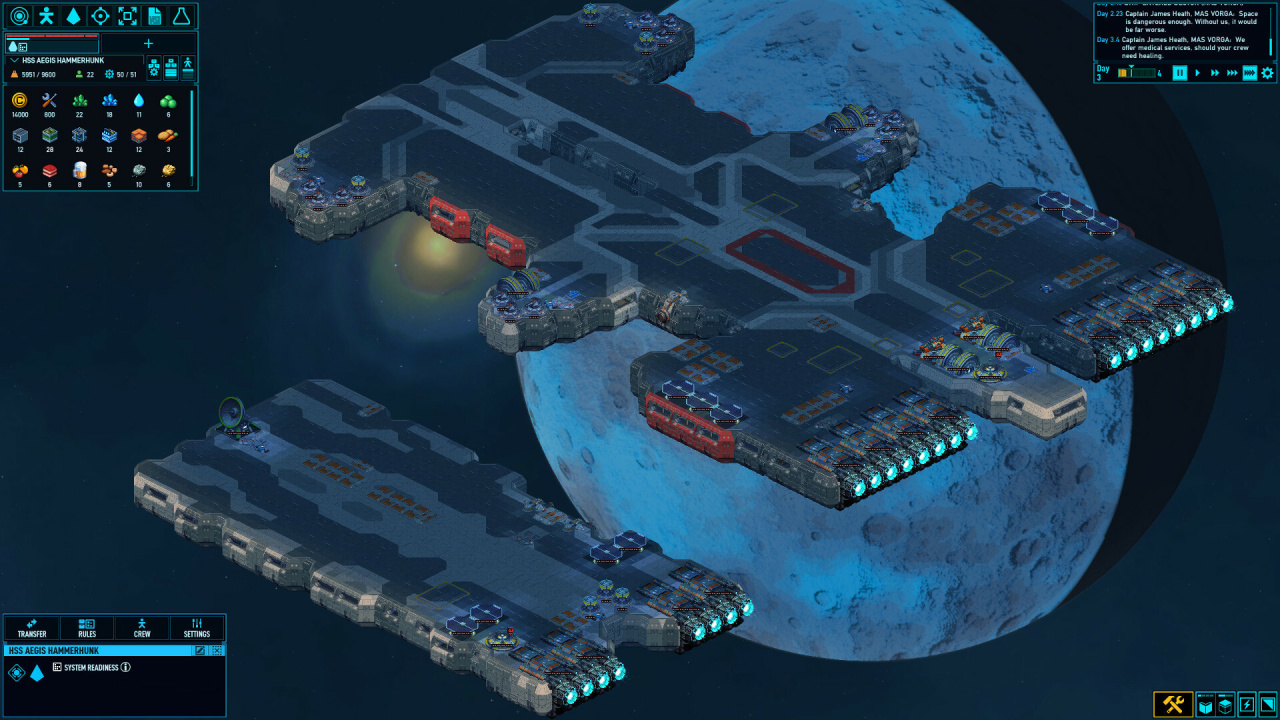Select the credits coin resource

(x=20, y=100)
